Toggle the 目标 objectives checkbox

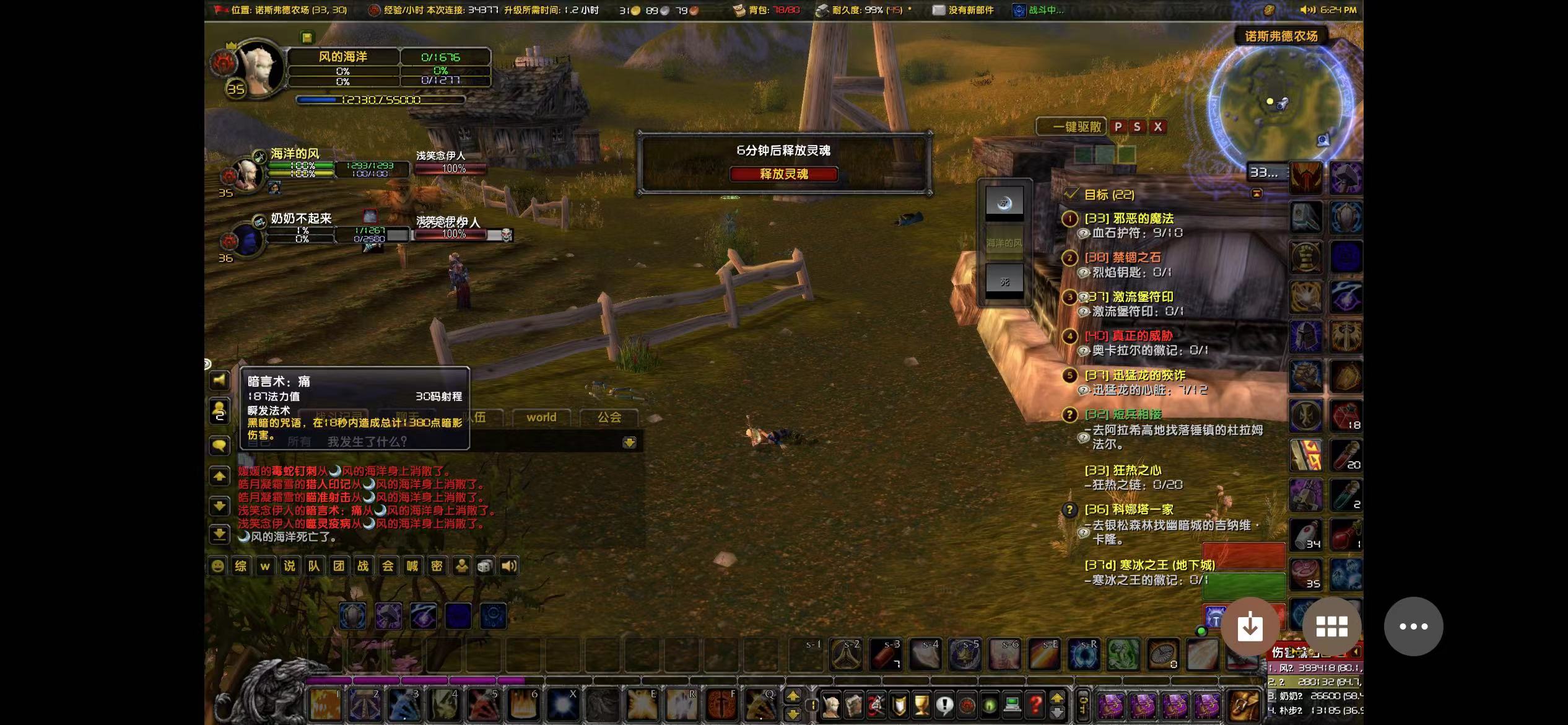coord(1071,195)
